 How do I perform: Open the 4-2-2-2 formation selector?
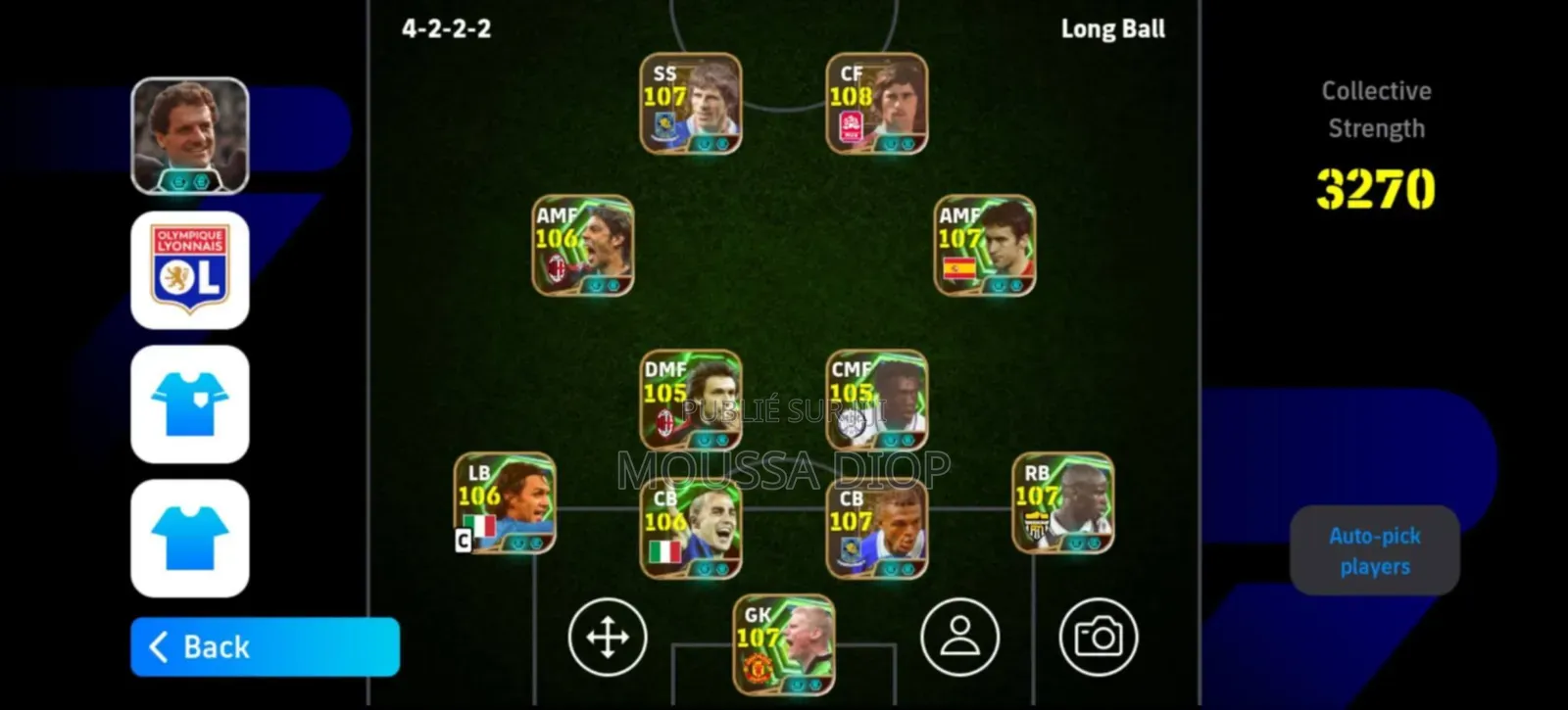(446, 28)
